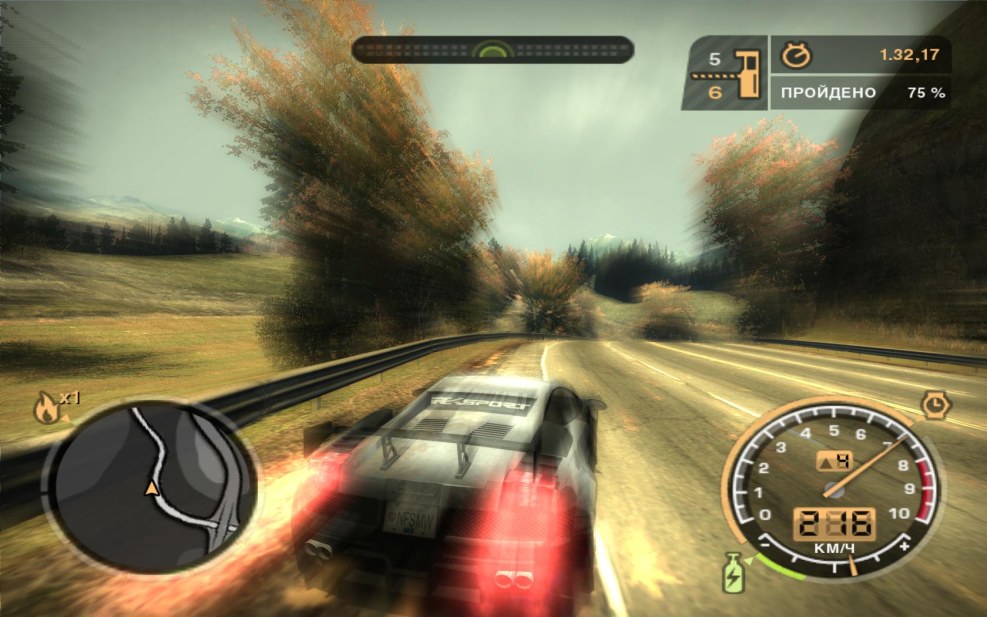Click the circular minimap

(151, 487)
